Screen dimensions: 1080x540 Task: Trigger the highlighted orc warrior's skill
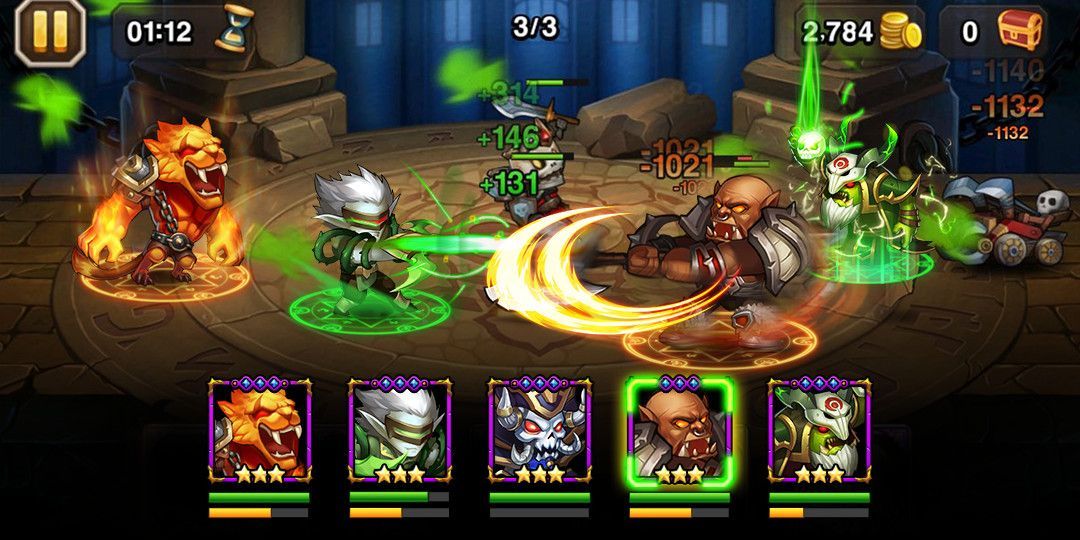click(680, 432)
